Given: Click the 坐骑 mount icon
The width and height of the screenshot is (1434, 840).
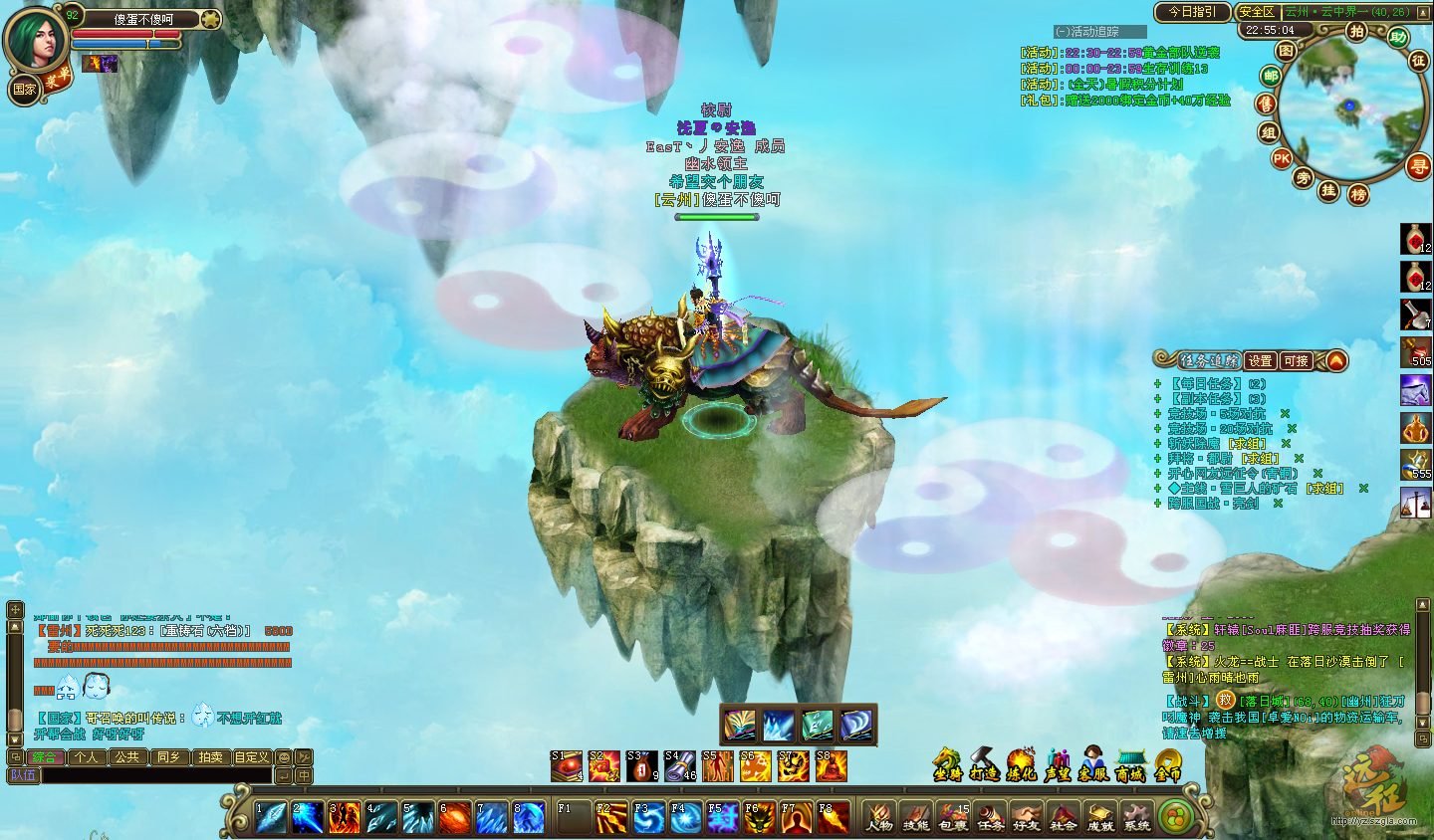Looking at the screenshot, I should [948, 764].
